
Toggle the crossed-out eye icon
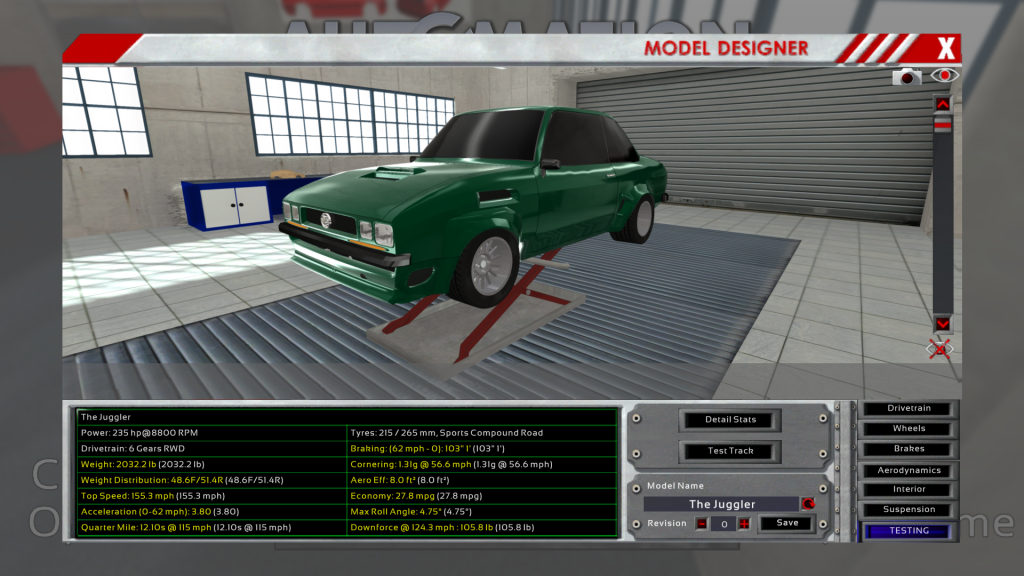[940, 348]
